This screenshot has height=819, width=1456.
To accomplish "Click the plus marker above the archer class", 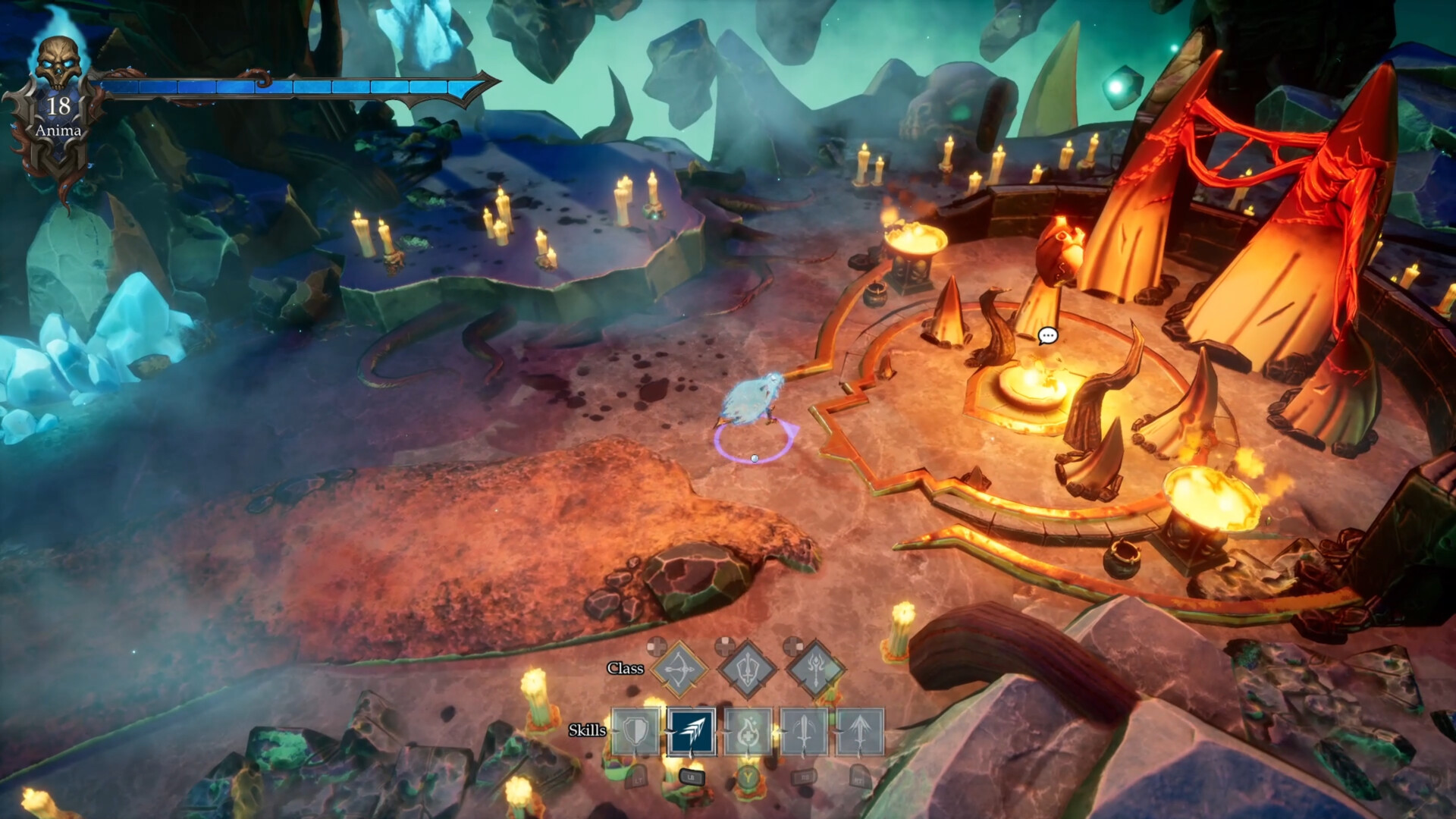I will pos(655,646).
